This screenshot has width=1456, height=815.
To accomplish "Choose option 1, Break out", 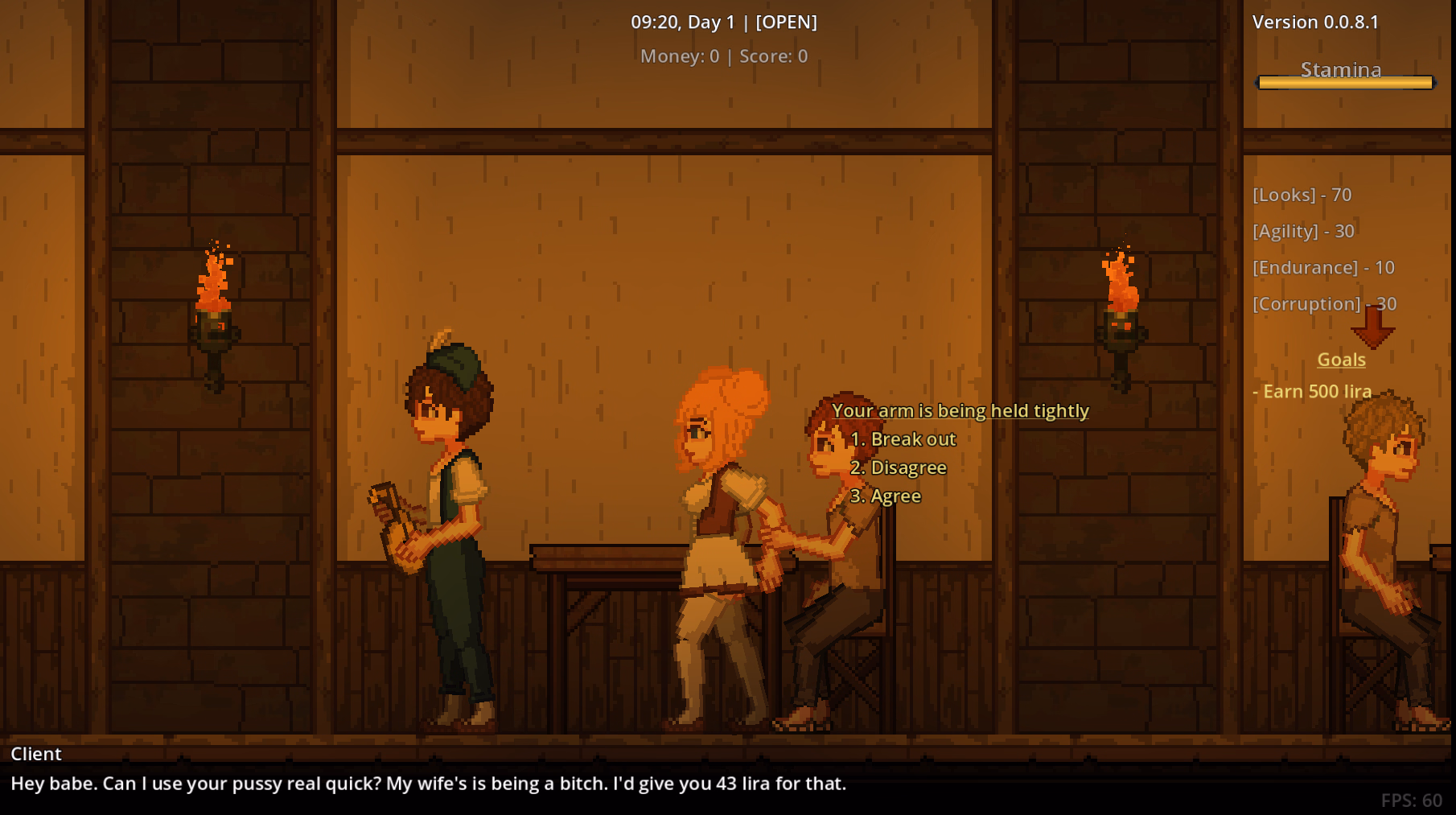I will click(902, 439).
